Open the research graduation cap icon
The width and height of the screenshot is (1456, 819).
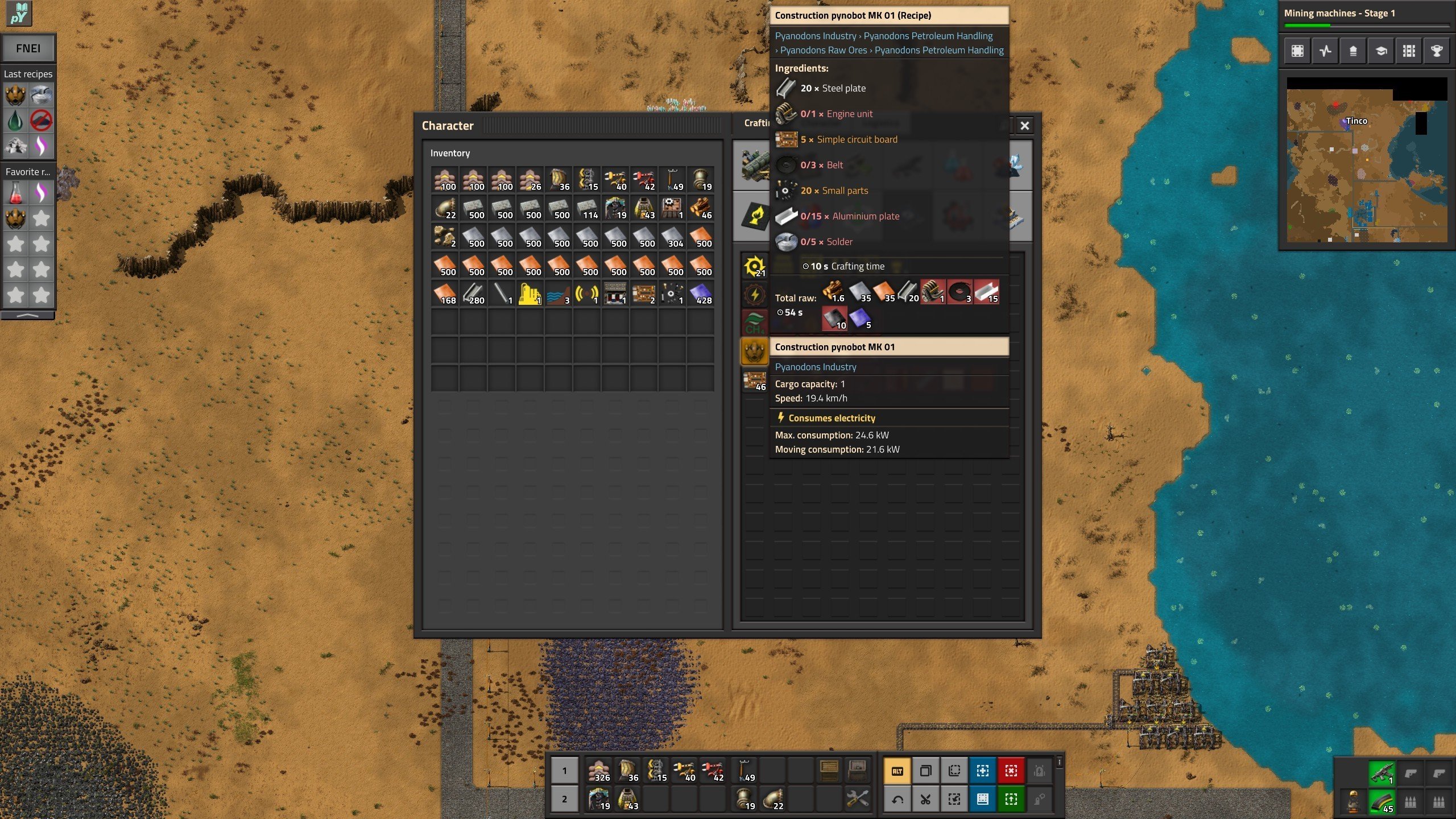click(1381, 51)
